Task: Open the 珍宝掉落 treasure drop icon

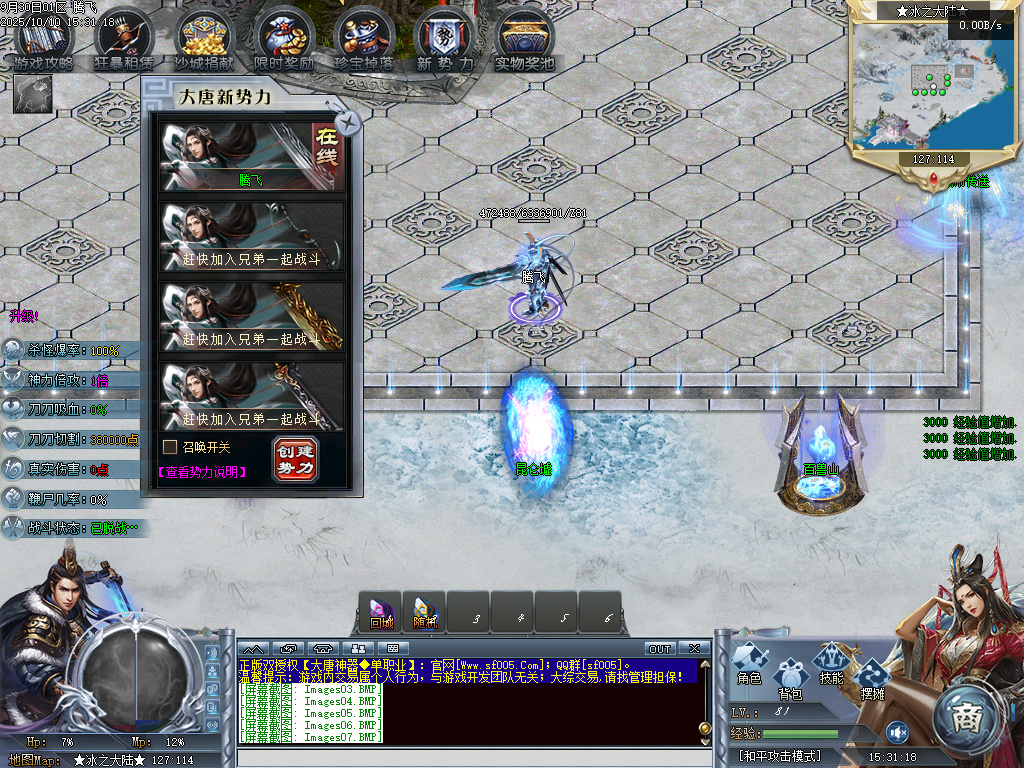Action: (364, 42)
